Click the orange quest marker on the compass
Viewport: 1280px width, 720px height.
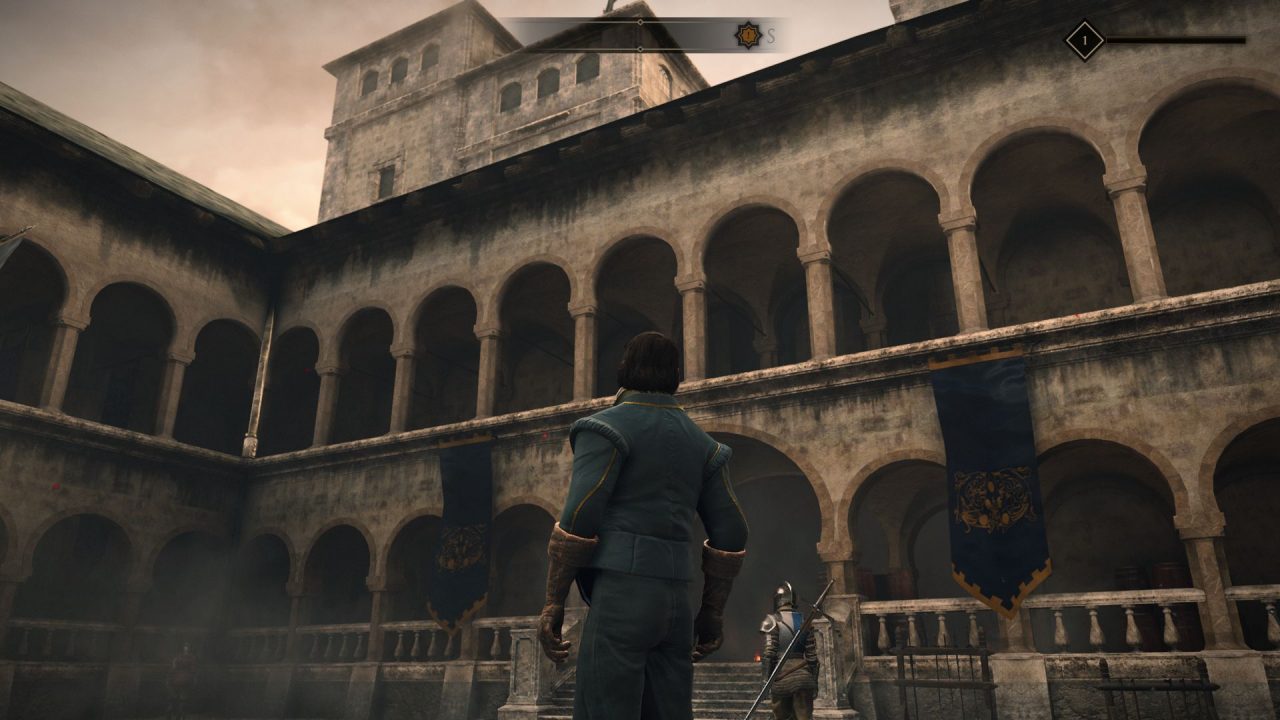click(x=747, y=36)
